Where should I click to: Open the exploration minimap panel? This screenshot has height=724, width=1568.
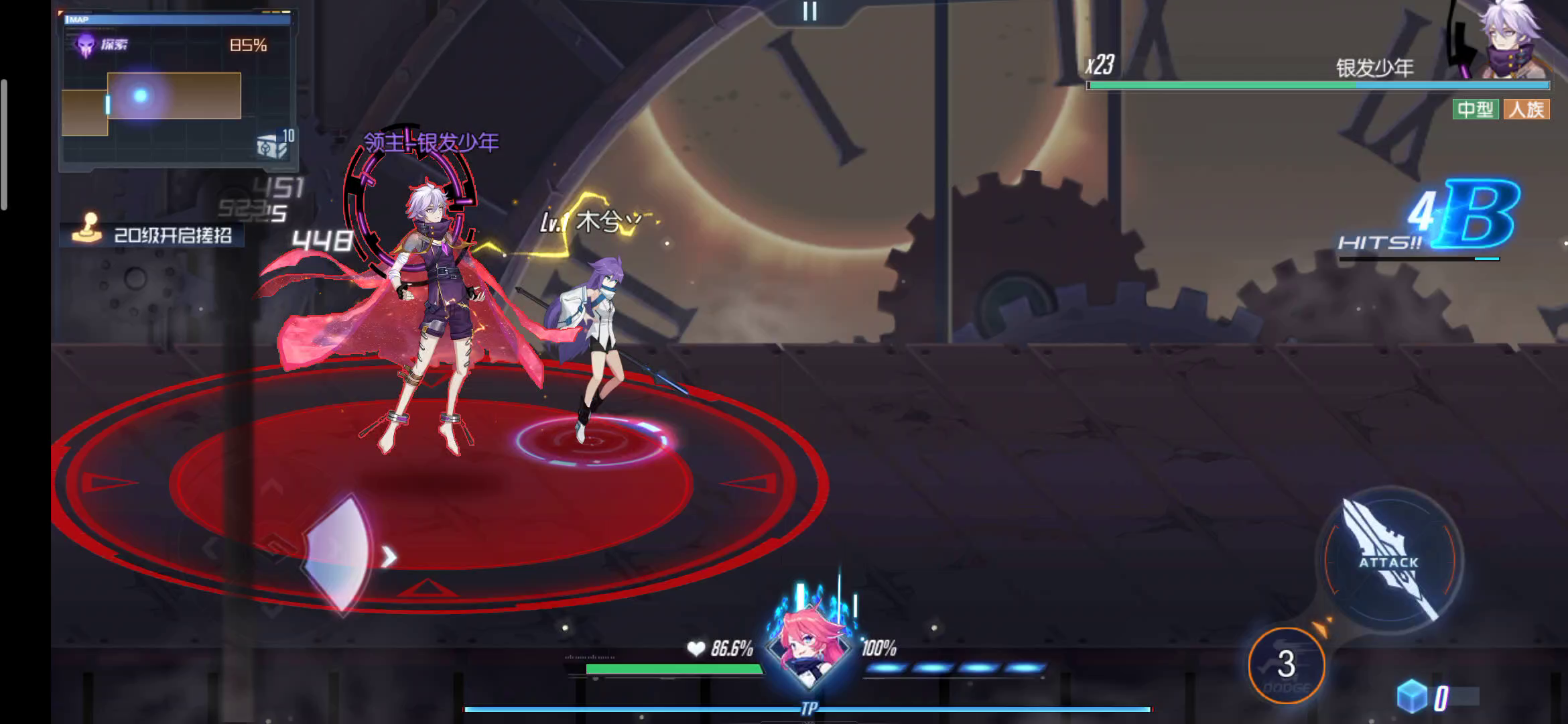point(178,90)
